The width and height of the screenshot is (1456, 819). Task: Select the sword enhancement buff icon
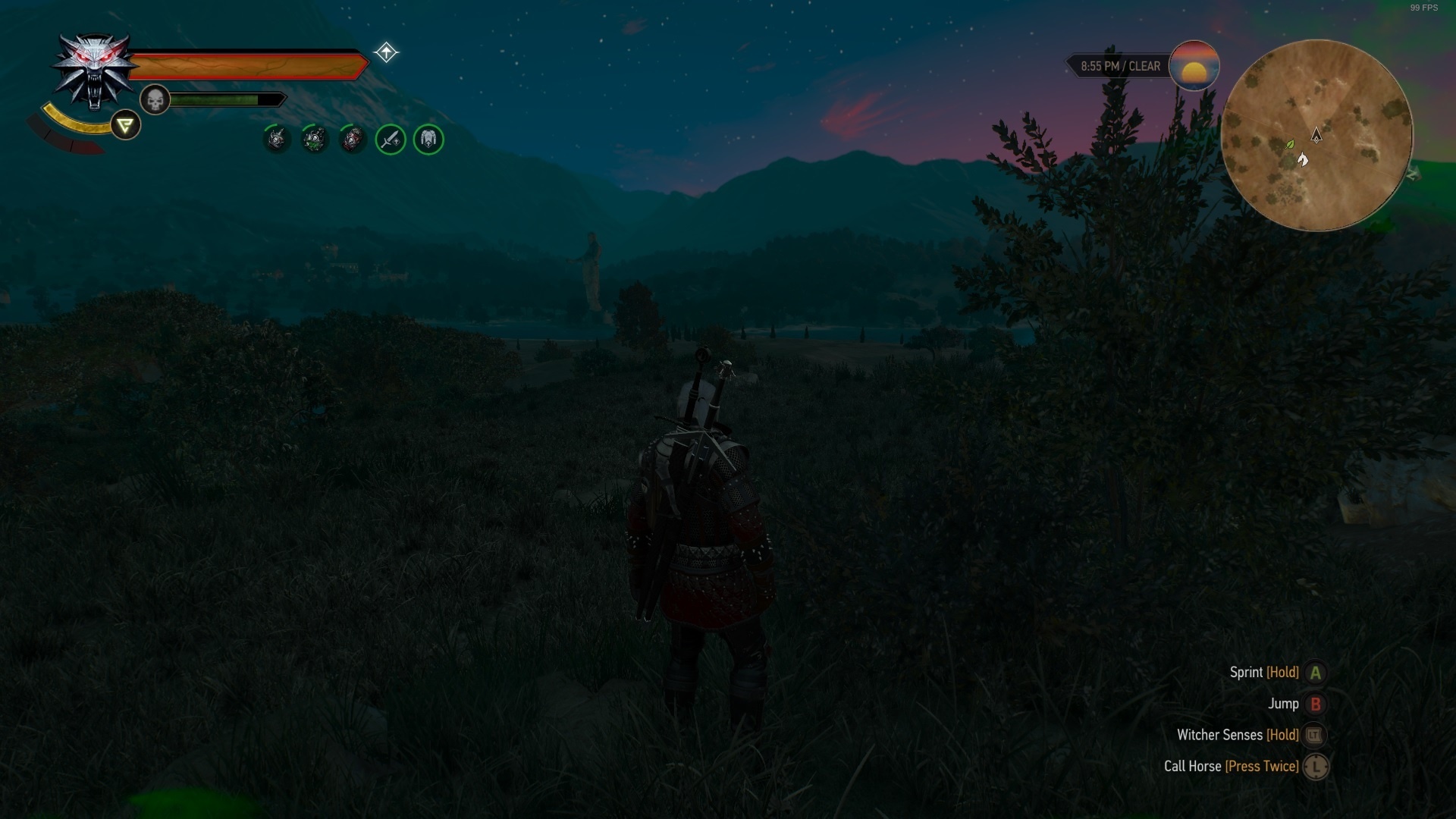coord(391,140)
